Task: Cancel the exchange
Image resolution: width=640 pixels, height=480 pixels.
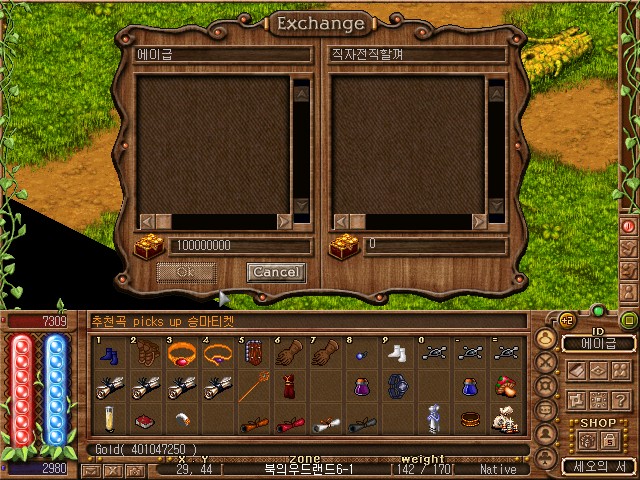Action: tap(275, 272)
